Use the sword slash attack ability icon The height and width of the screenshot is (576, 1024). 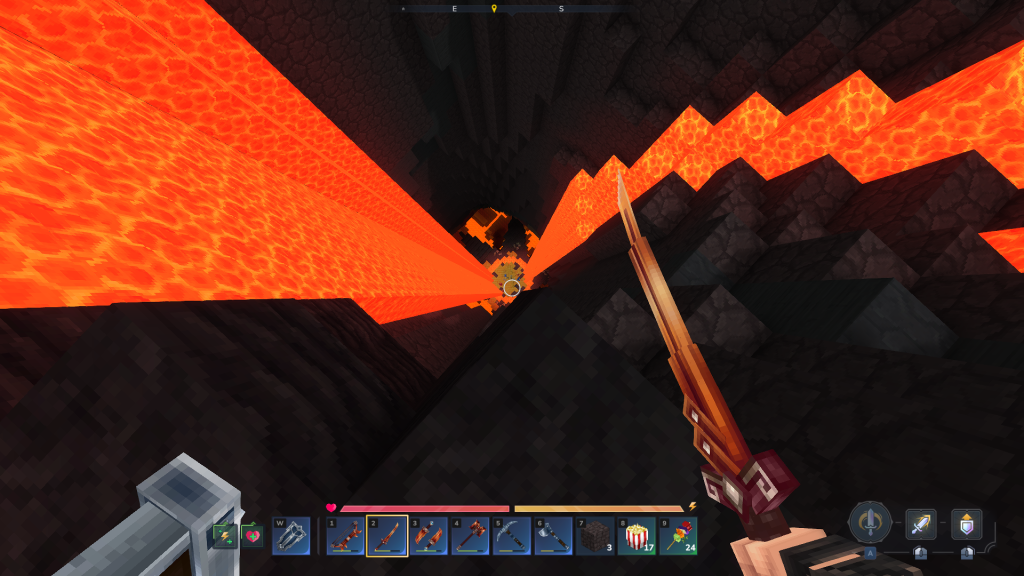(920, 524)
